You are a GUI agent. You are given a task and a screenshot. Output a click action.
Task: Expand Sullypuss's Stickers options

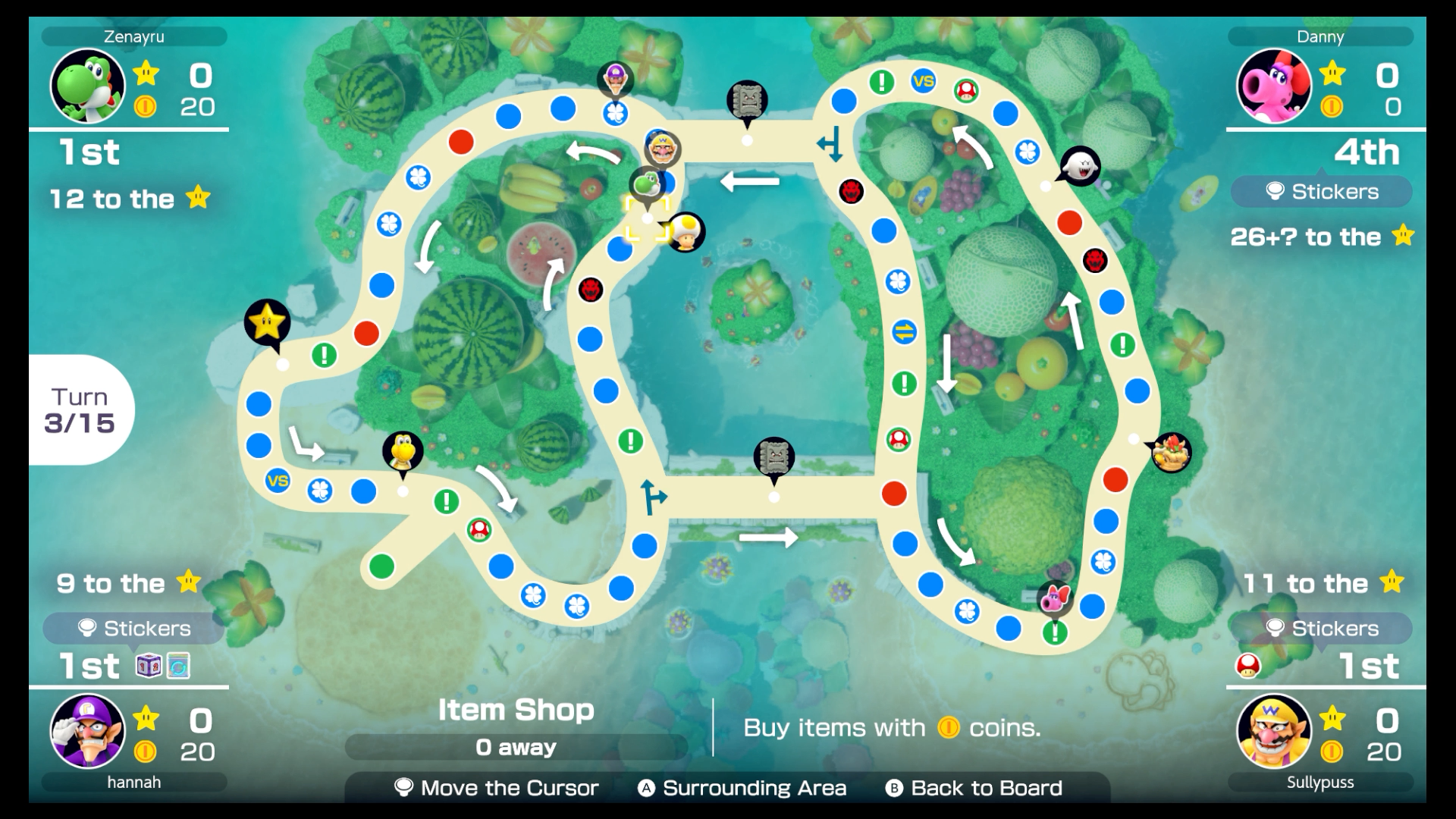(1321, 628)
